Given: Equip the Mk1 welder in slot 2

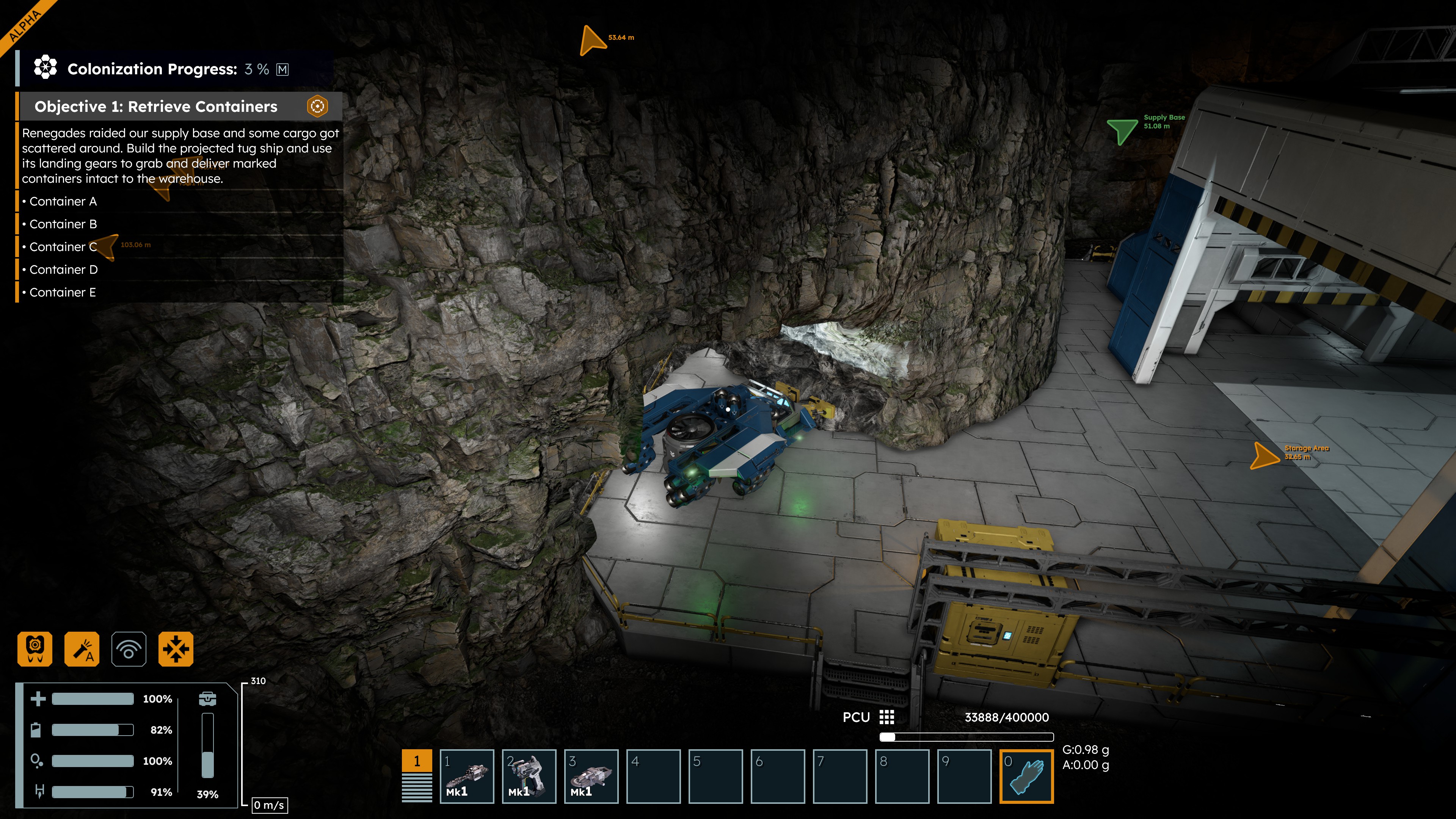Looking at the screenshot, I should point(529,776).
